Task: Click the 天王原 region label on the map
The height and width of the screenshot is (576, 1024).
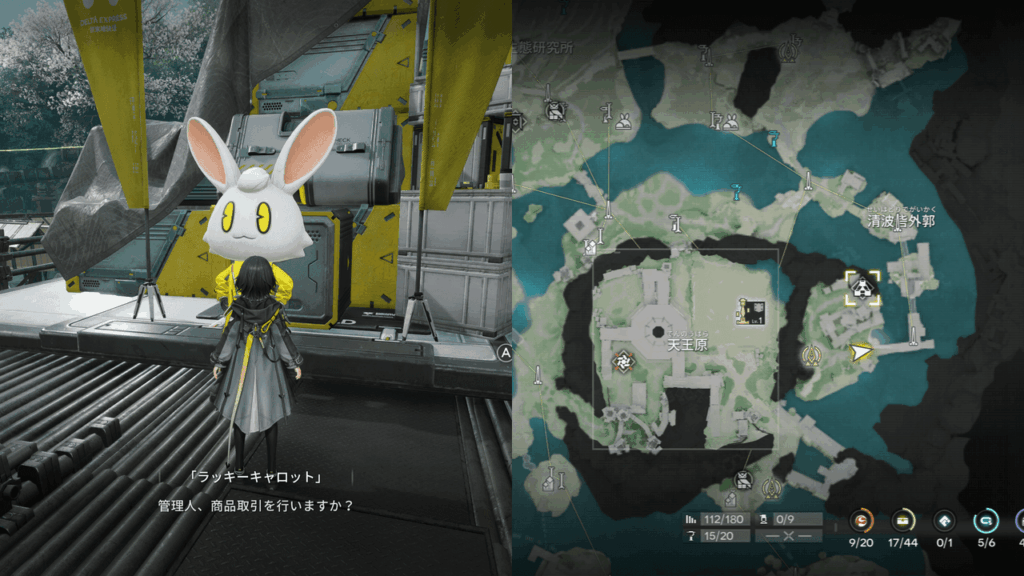Action: click(686, 346)
